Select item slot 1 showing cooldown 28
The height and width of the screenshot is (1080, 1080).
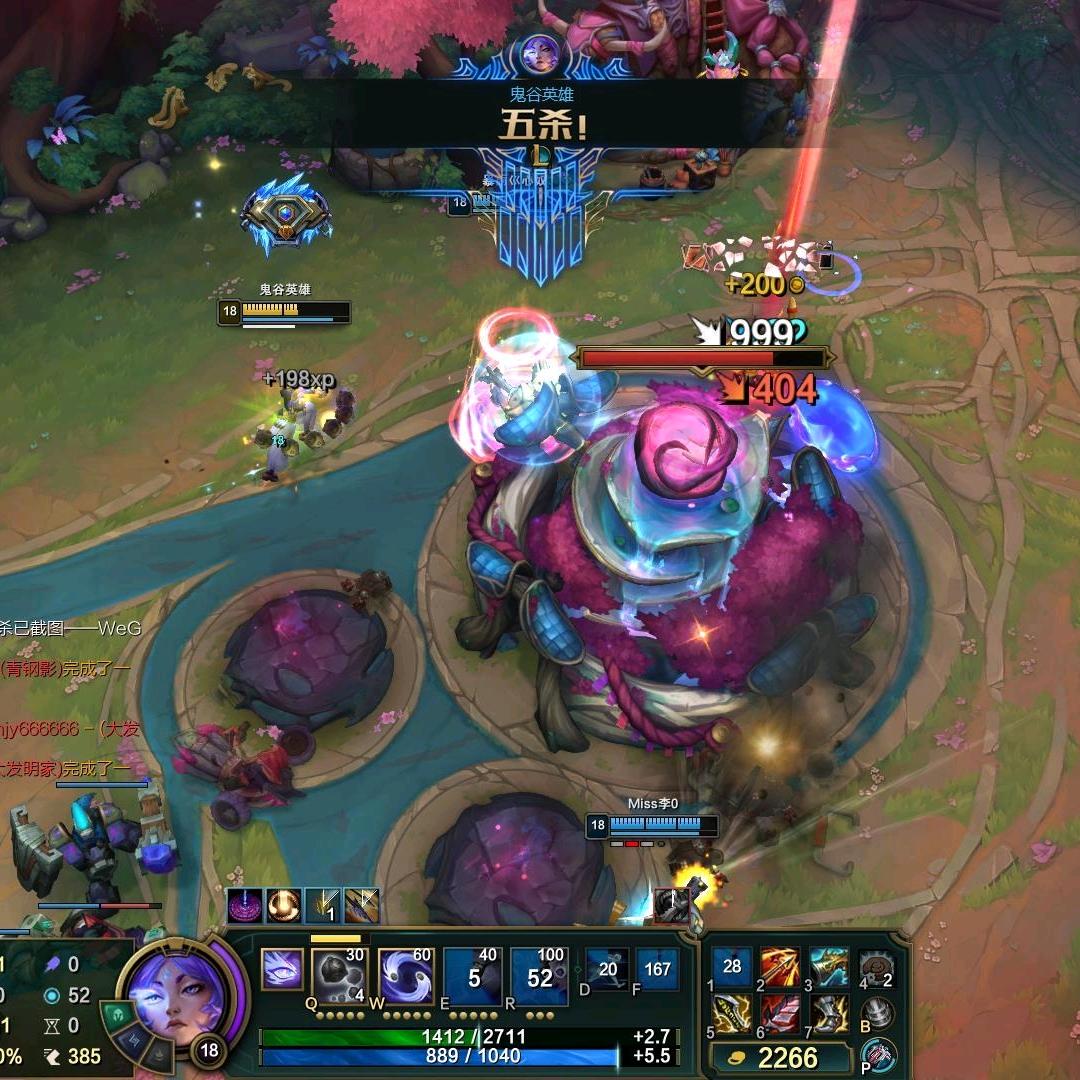733,967
